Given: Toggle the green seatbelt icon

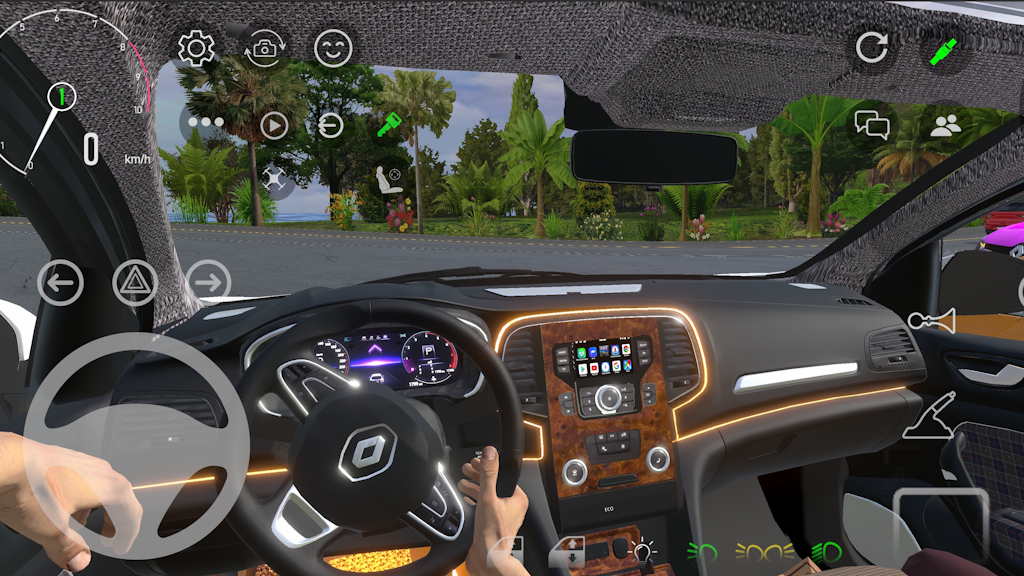Looking at the screenshot, I should coord(944,50).
